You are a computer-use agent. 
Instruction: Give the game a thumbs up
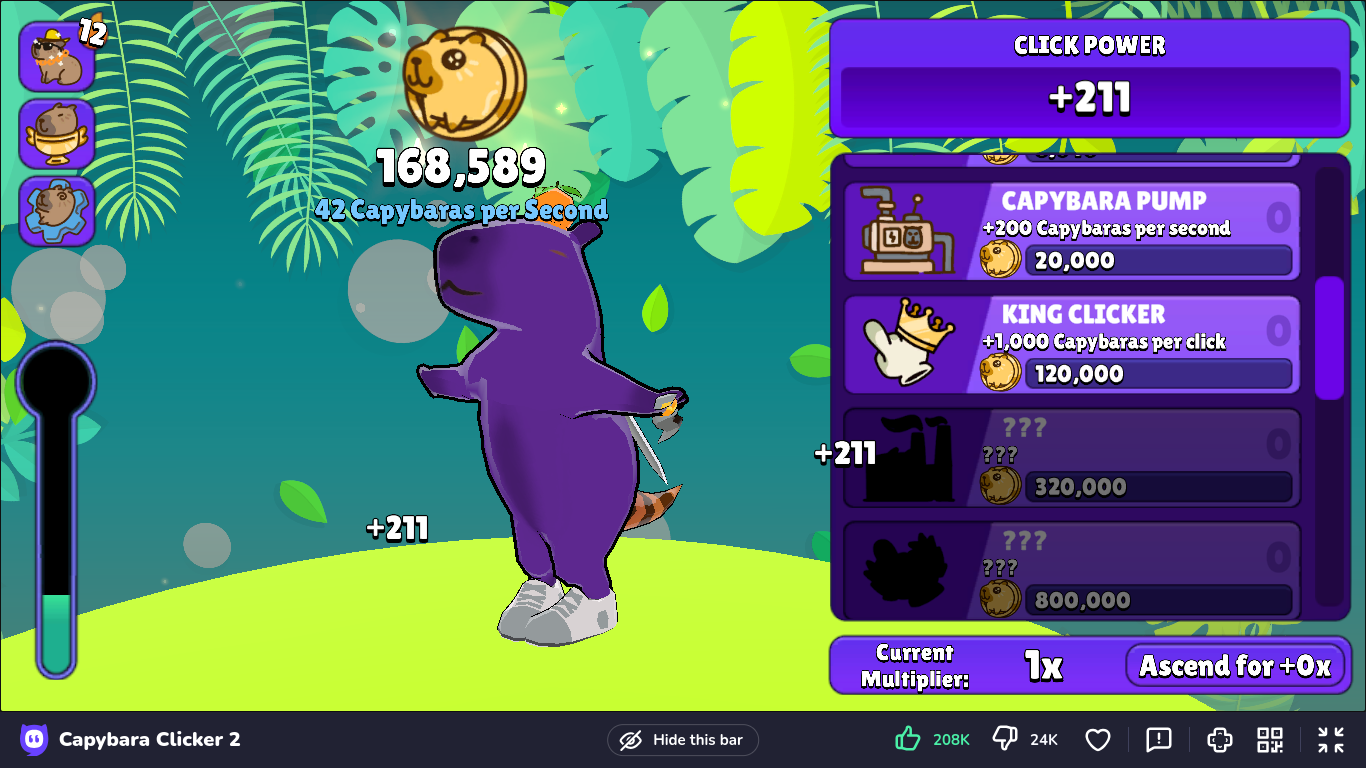coord(906,738)
